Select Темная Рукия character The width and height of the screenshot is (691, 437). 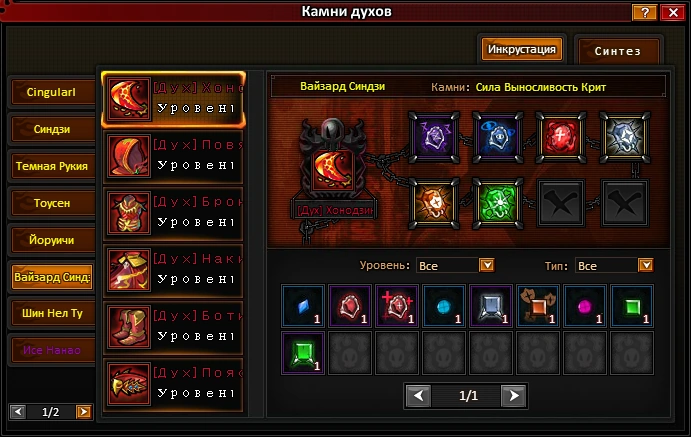[53, 165]
